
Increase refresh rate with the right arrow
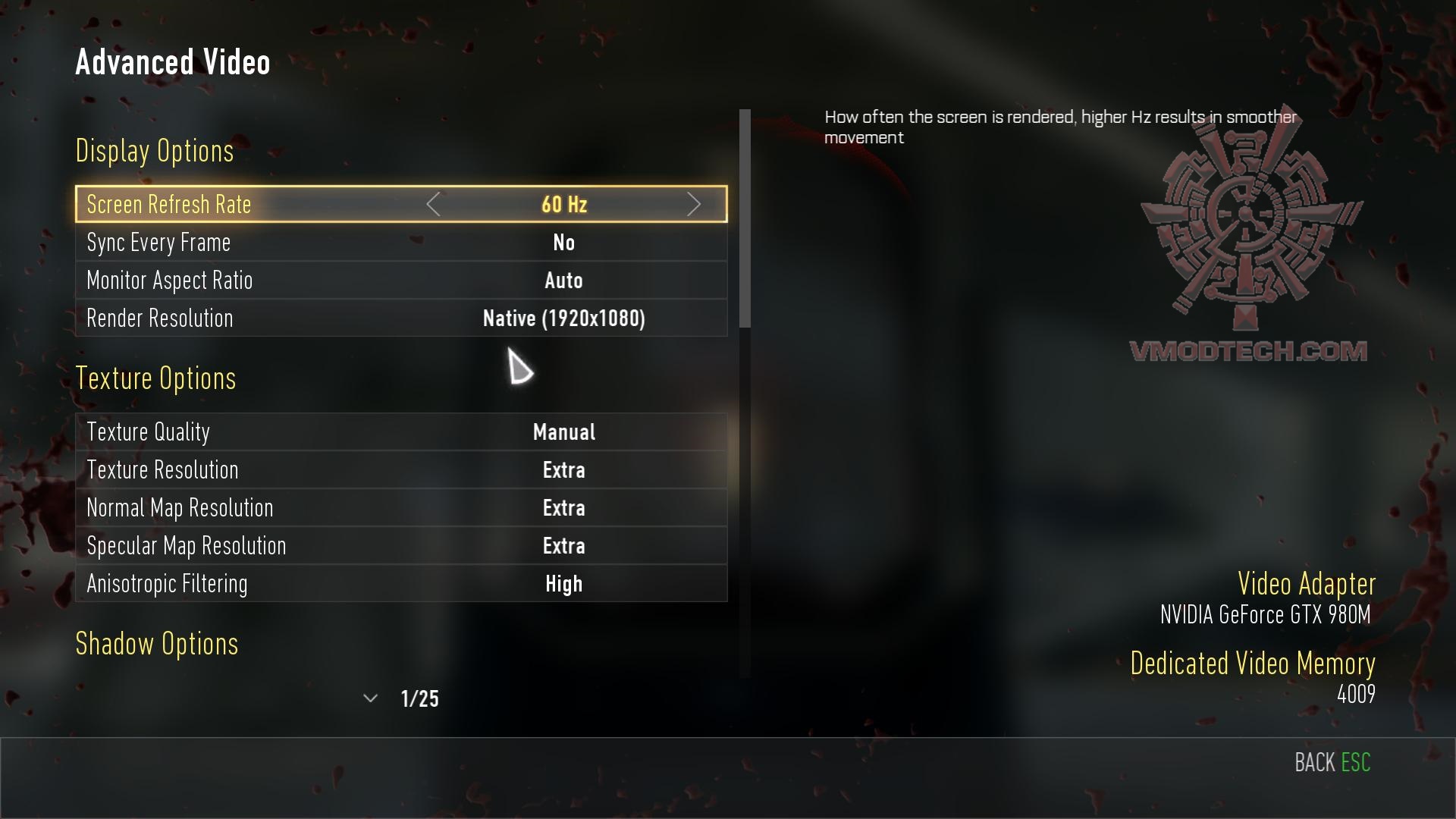point(693,205)
